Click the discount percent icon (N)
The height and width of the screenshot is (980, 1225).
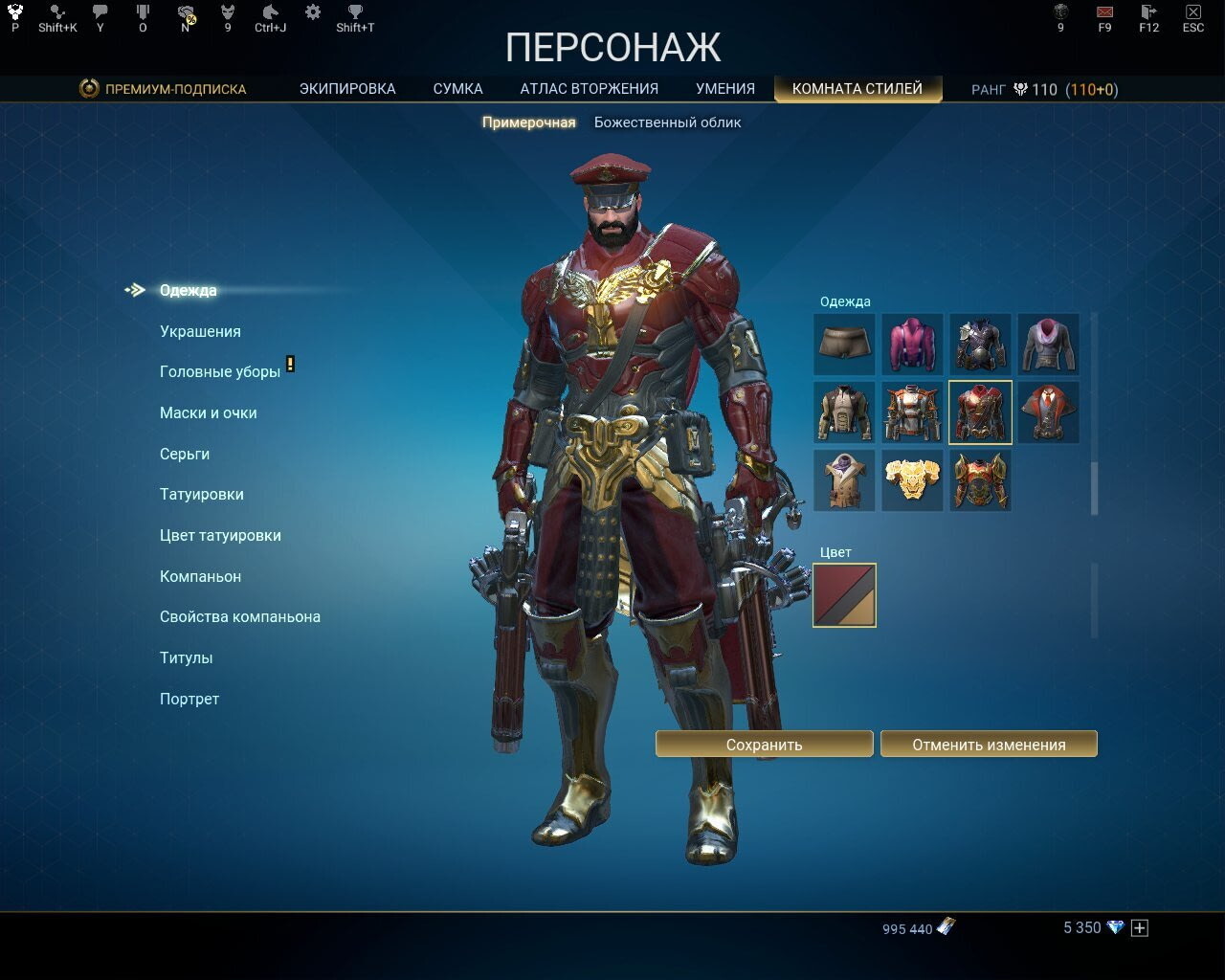coord(185,13)
